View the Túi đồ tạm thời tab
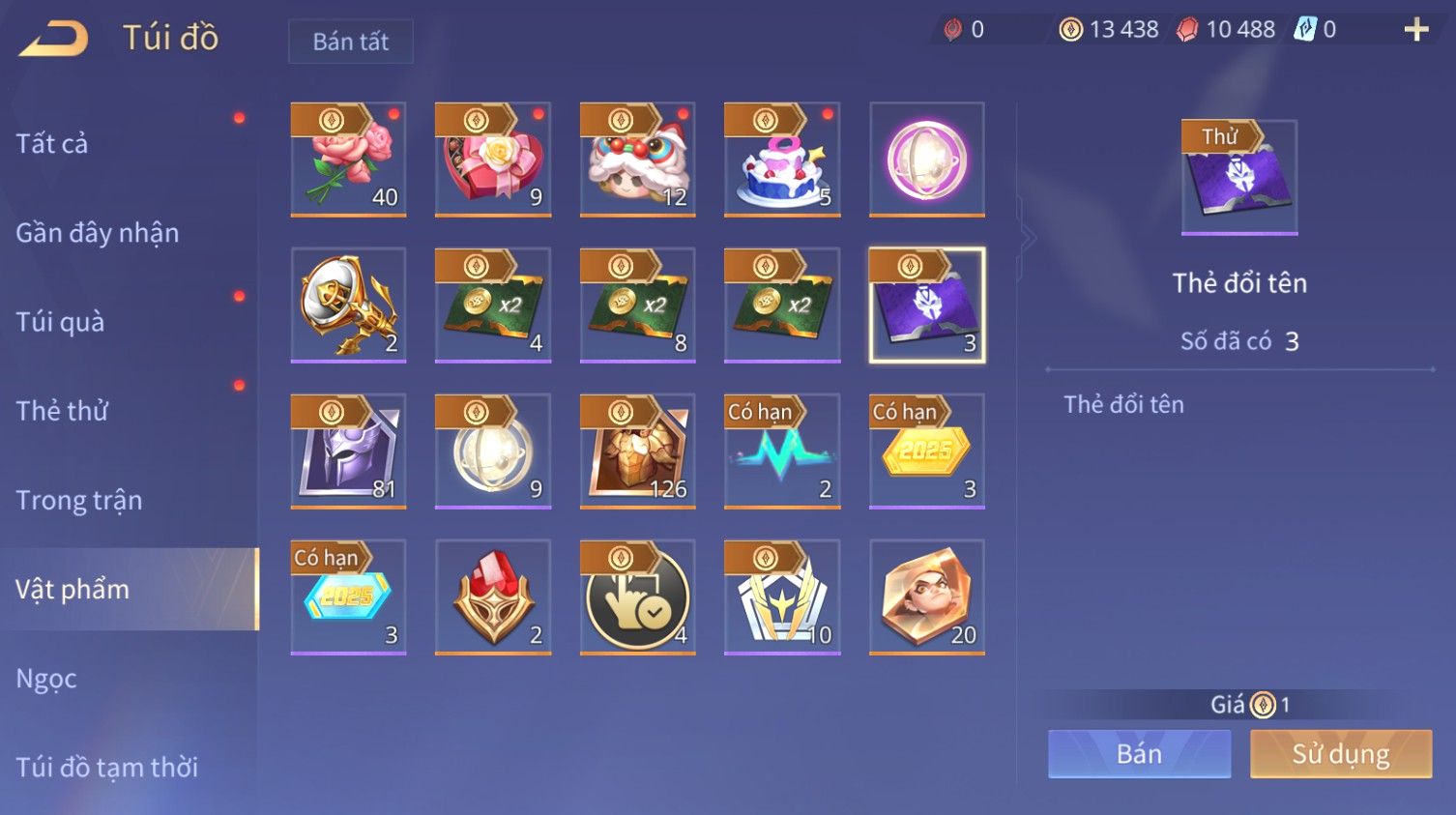1456x815 pixels. (x=106, y=768)
